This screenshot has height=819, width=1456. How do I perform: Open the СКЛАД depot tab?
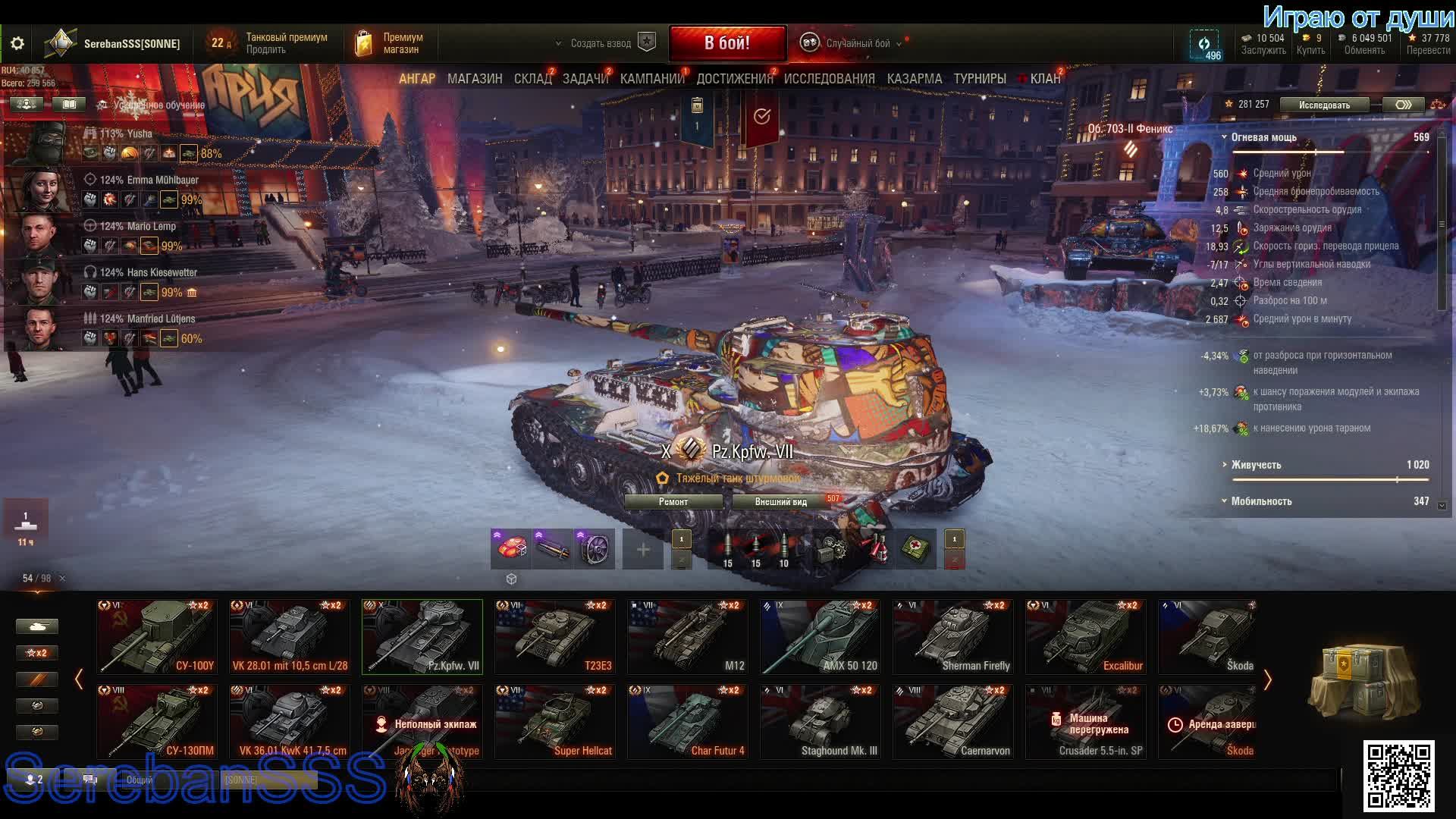[532, 79]
